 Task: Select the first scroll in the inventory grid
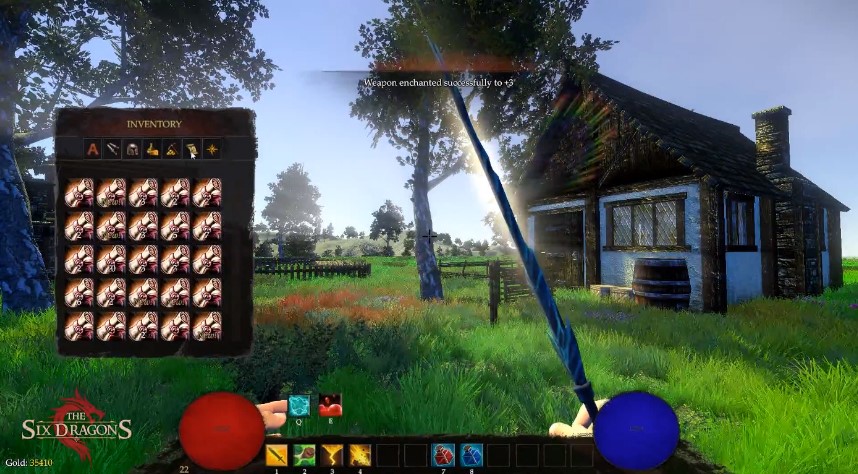click(x=79, y=191)
